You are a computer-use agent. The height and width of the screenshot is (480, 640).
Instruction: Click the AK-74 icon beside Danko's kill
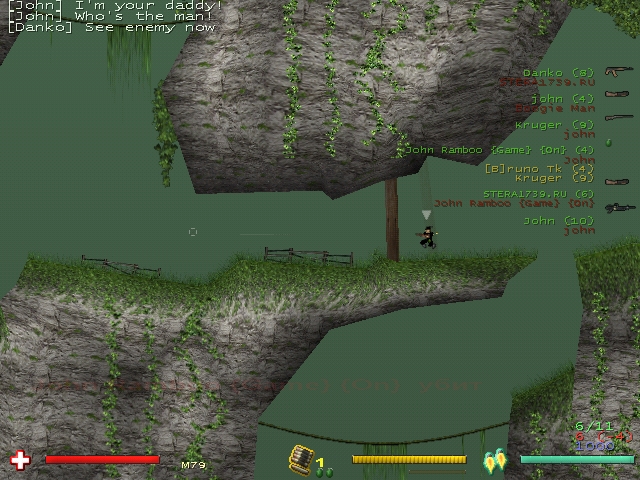click(x=617, y=72)
